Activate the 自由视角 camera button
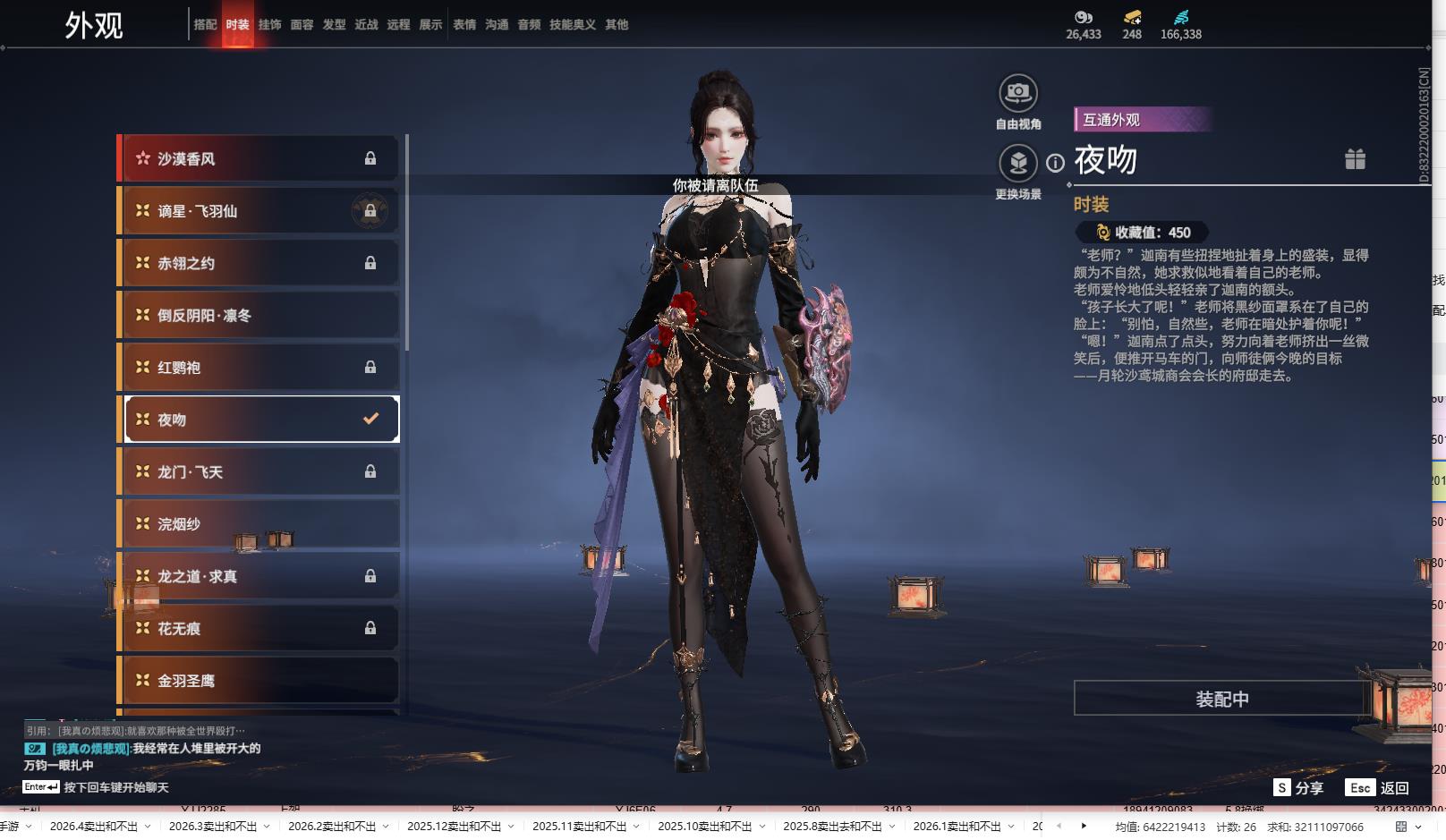This screenshot has width=1446, height=840. (x=1017, y=93)
